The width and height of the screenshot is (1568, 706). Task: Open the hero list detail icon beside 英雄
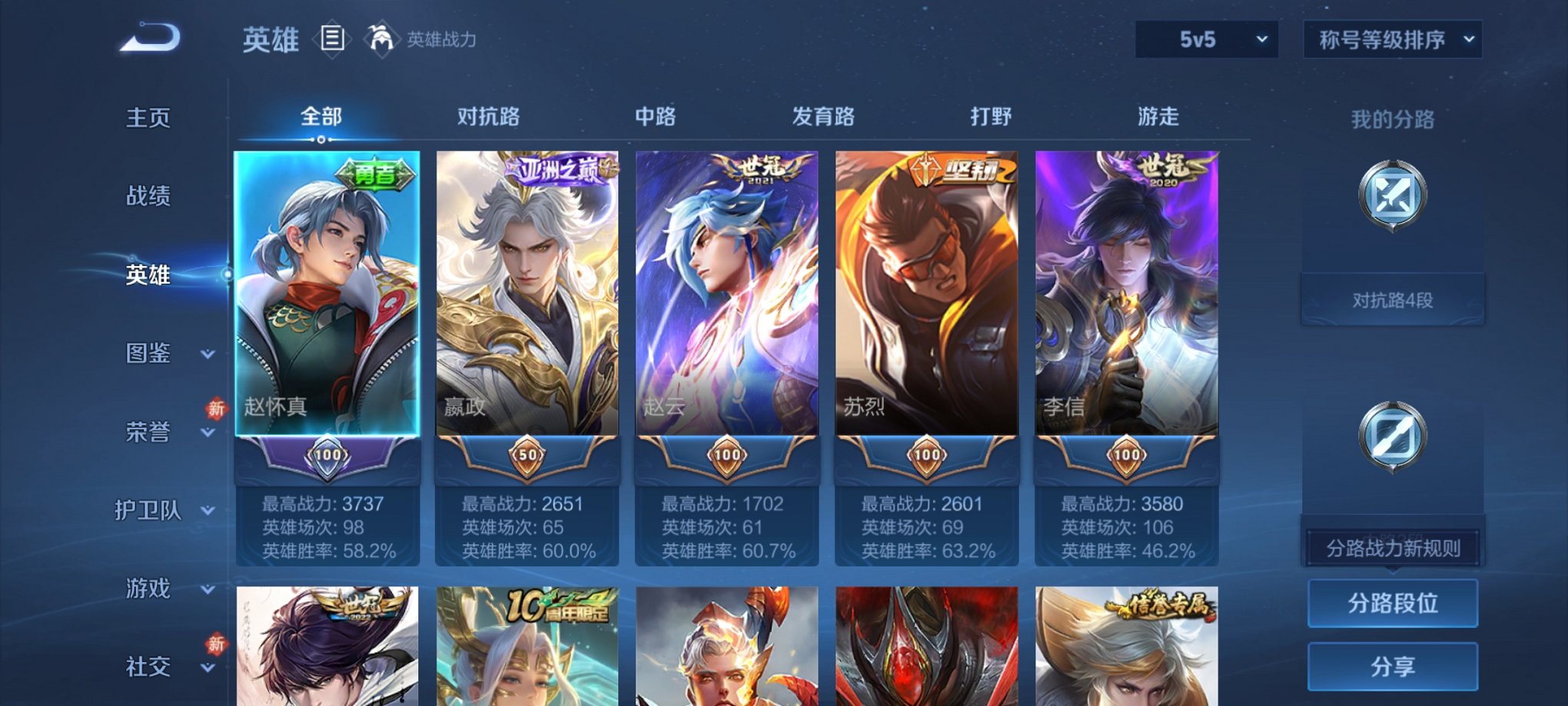332,40
